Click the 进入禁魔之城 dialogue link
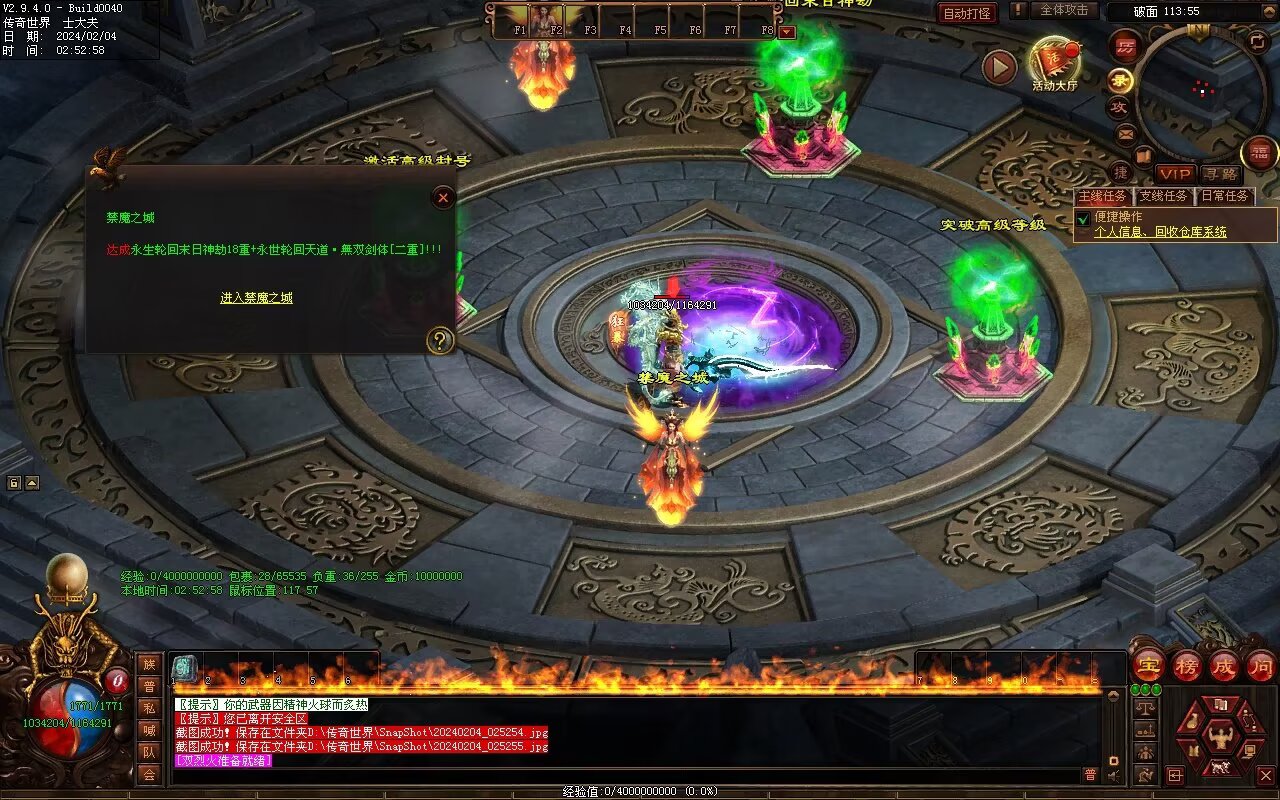 click(x=256, y=298)
